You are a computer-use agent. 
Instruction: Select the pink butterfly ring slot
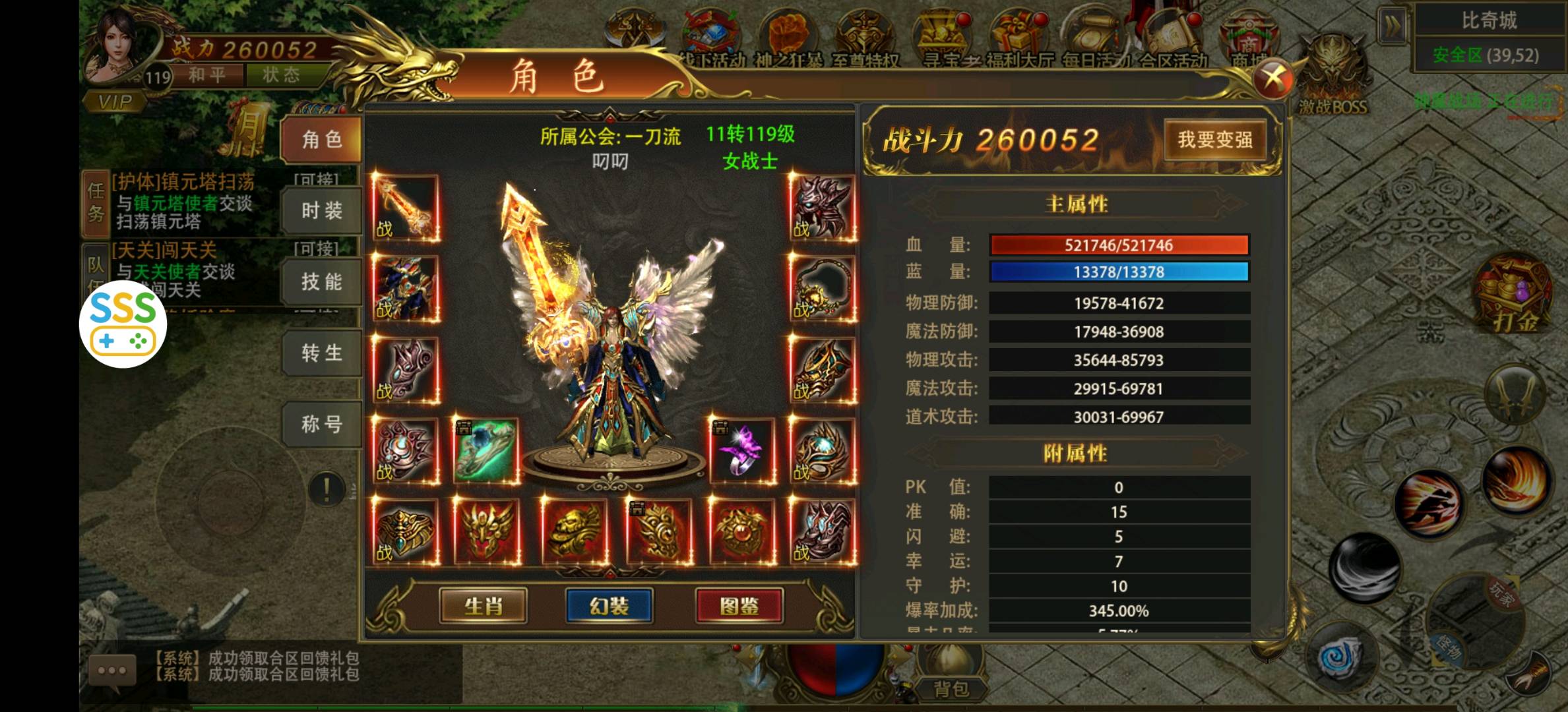tap(742, 451)
